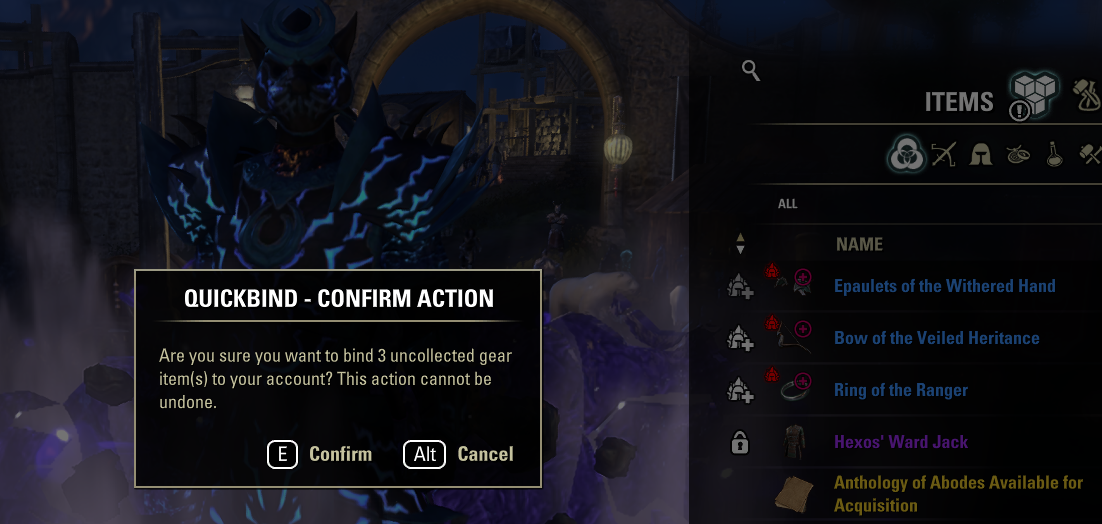Cancel the Quickbind confirmation dialog
The width and height of the screenshot is (1102, 524).
coord(459,454)
